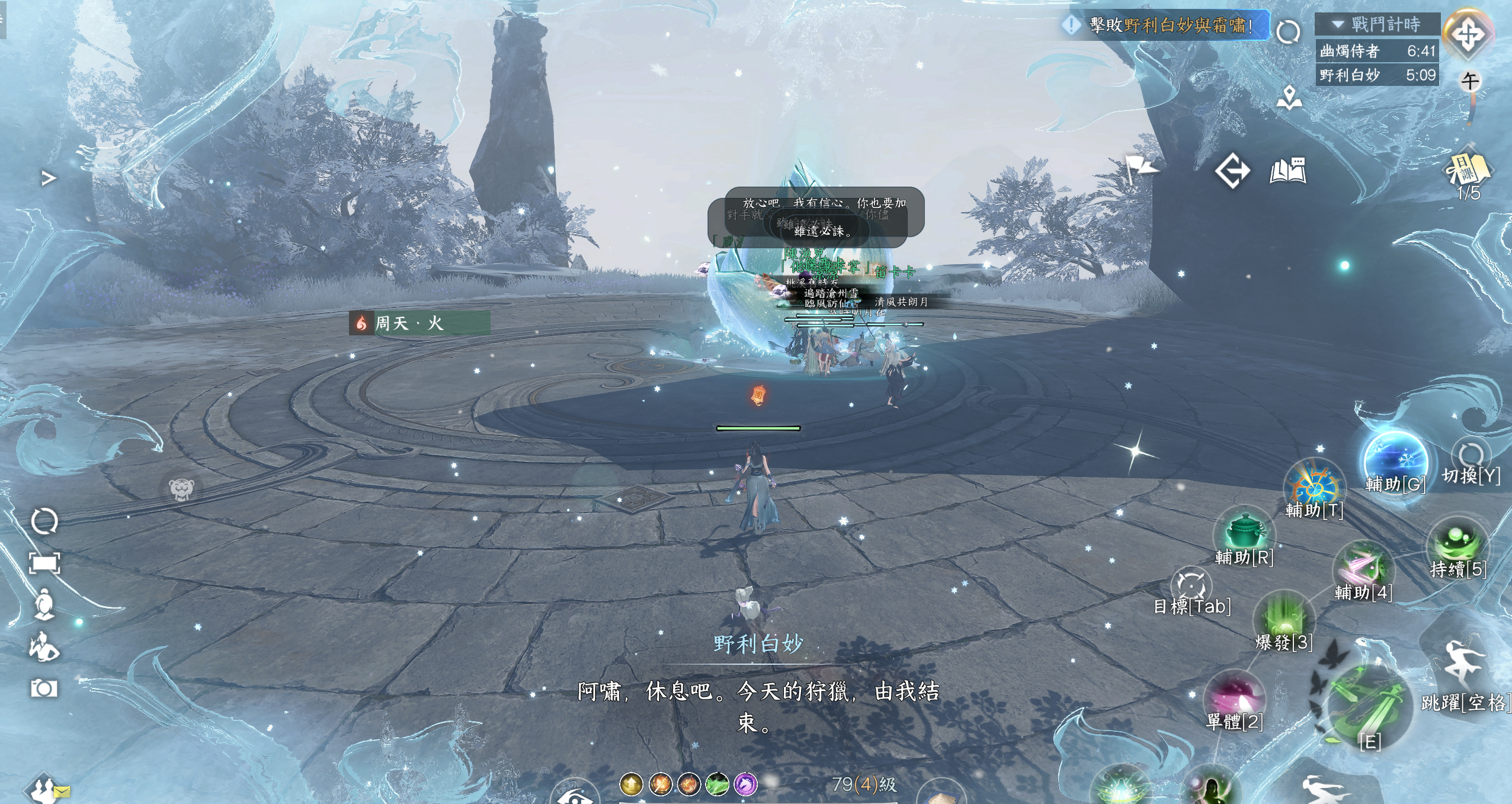Use the 輔助[T] support skill
1512x804 pixels.
tap(1315, 487)
